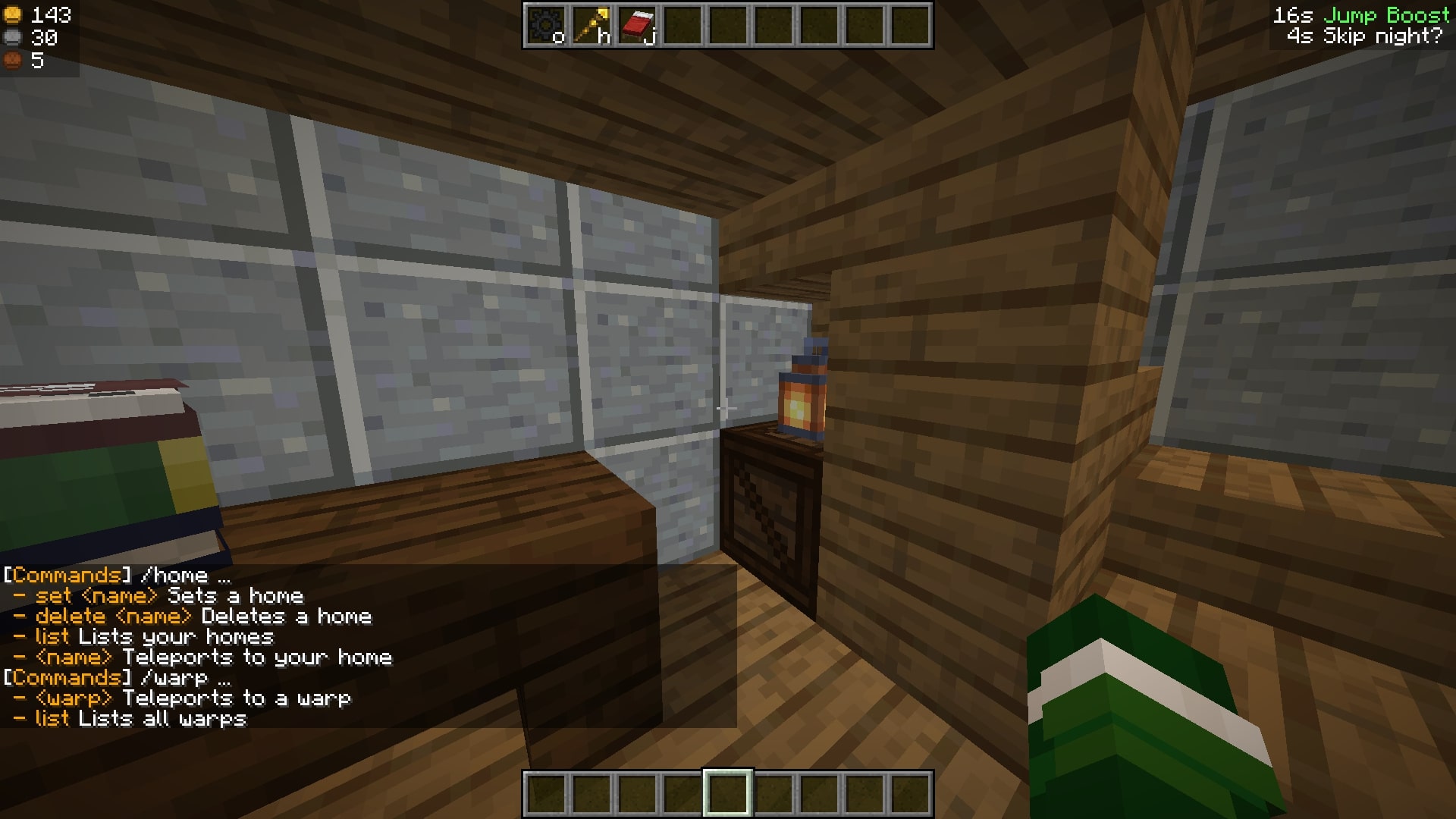1456x819 pixels.
Task: Expand the /warp command list in chat
Action: (x=171, y=677)
